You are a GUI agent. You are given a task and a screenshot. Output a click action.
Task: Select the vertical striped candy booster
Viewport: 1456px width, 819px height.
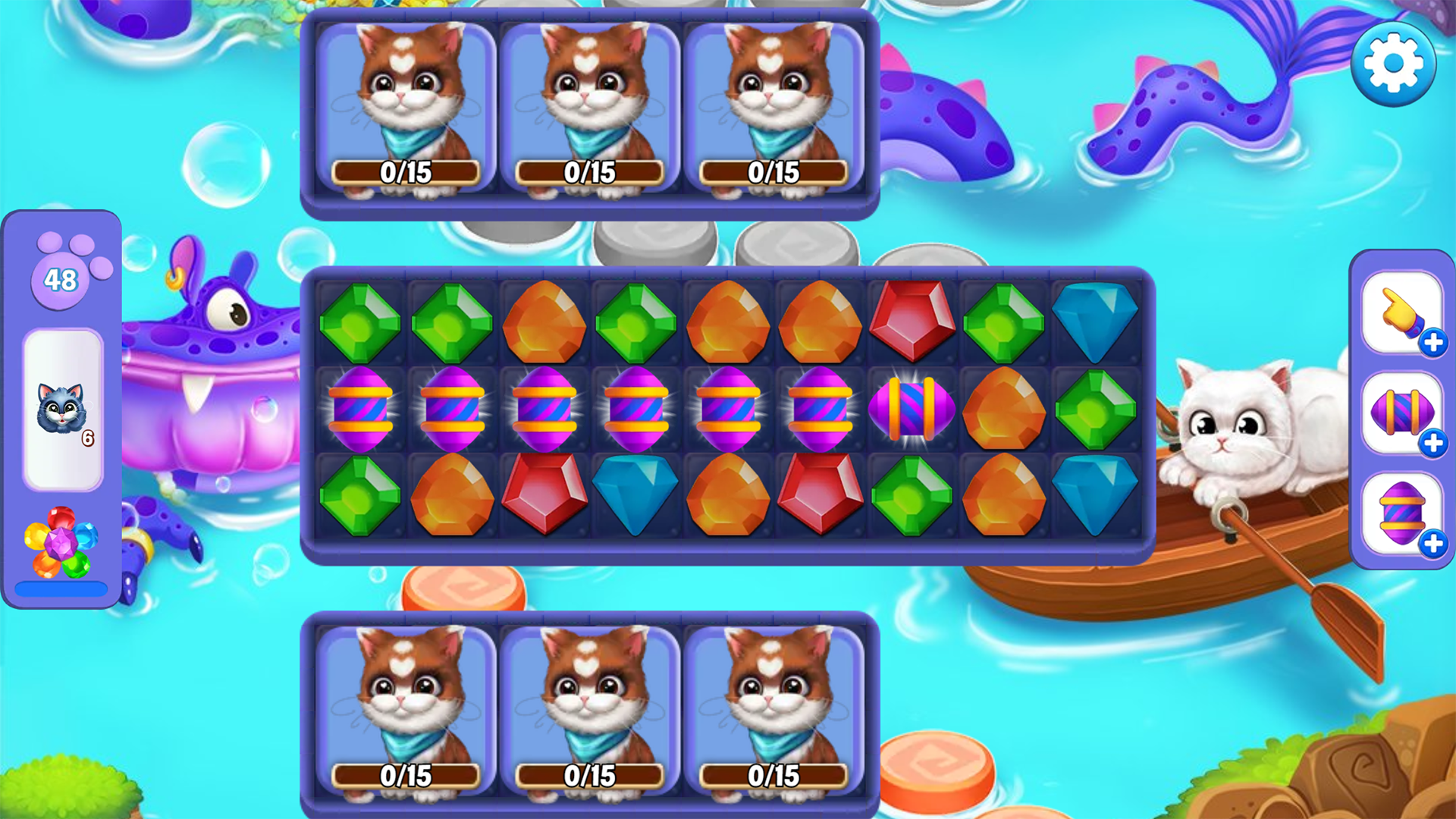pyautogui.click(x=1401, y=514)
